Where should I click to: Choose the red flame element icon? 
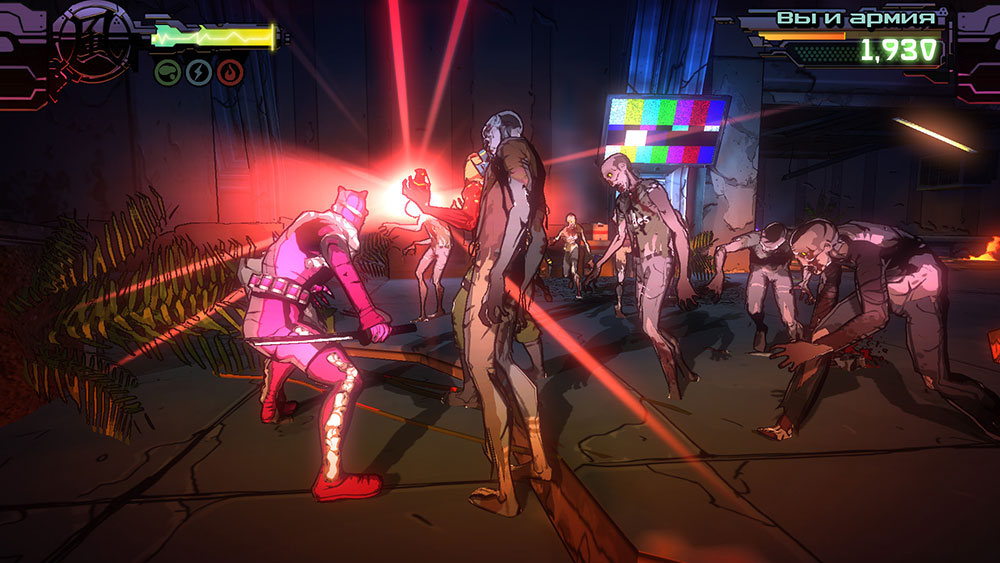(230, 72)
